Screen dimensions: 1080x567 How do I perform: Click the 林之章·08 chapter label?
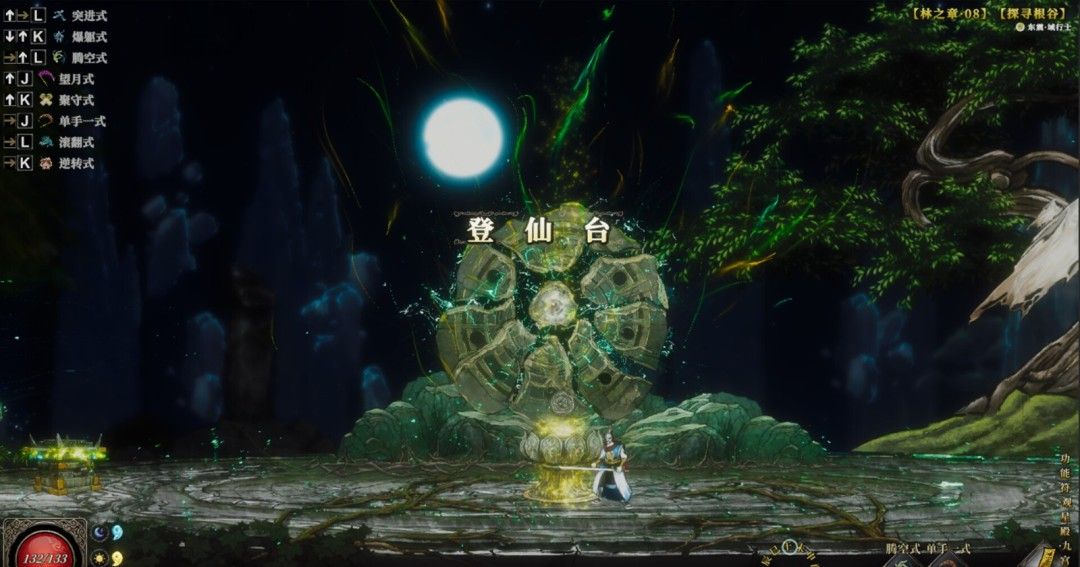(x=945, y=13)
